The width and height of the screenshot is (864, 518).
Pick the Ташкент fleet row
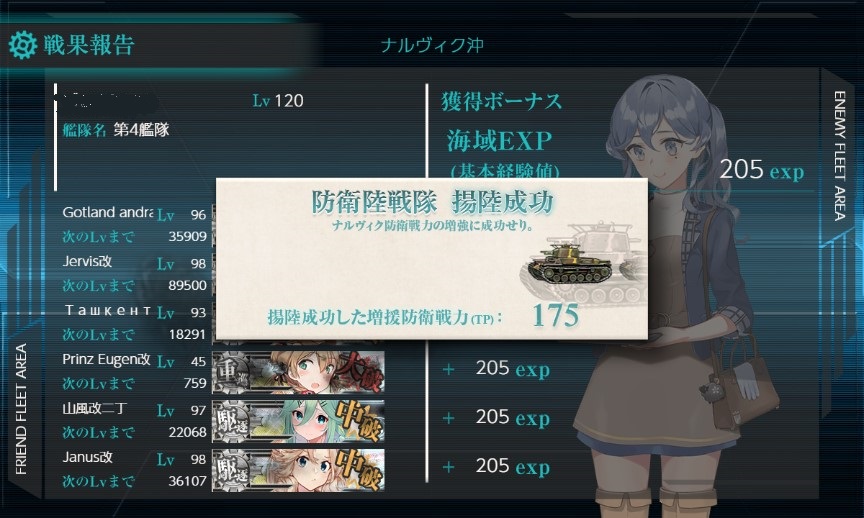click(133, 319)
